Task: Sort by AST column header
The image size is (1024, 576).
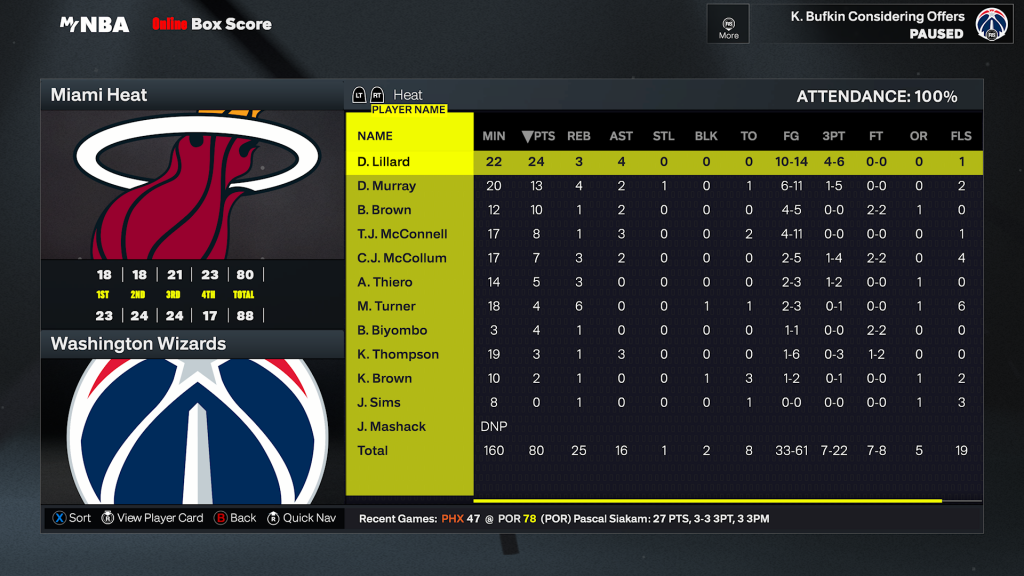Action: coord(621,136)
